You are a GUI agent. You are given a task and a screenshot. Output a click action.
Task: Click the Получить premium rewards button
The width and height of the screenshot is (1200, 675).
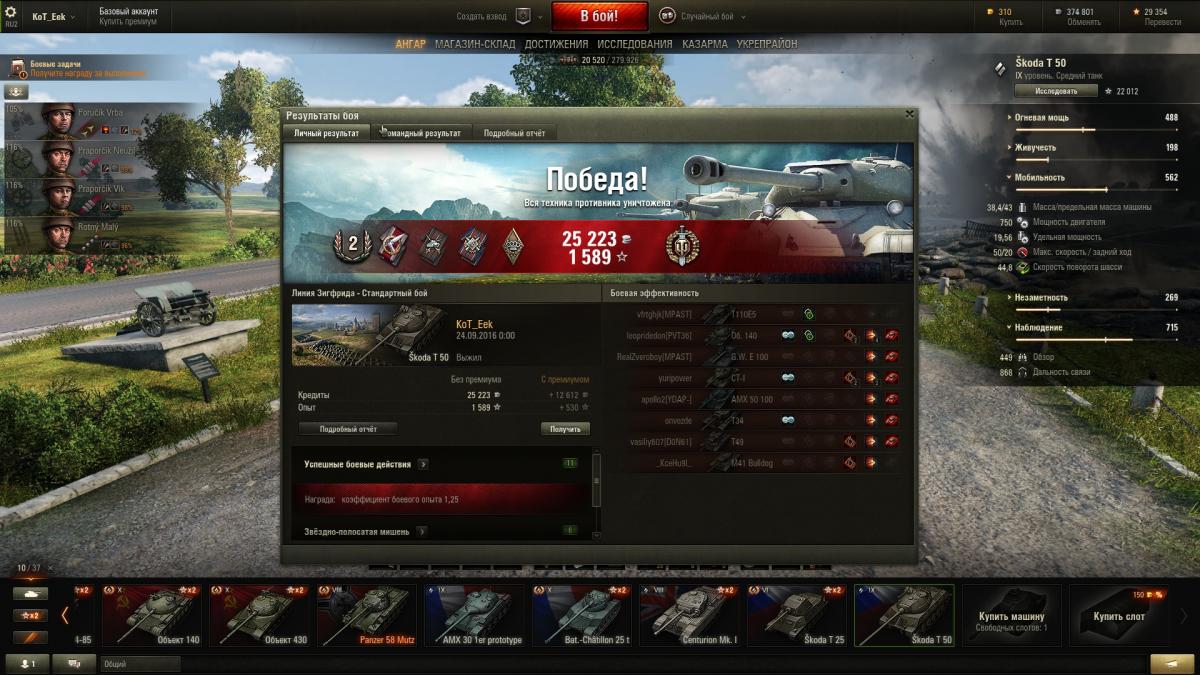[x=565, y=429]
